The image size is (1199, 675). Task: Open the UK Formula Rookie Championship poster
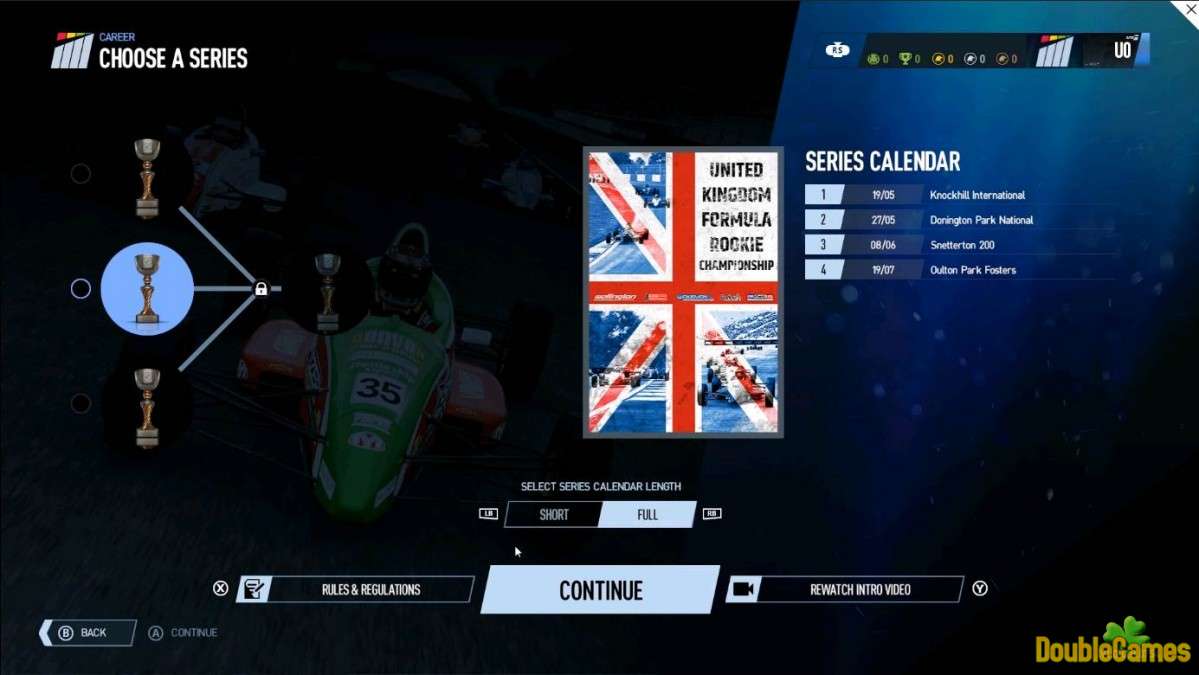(x=683, y=292)
